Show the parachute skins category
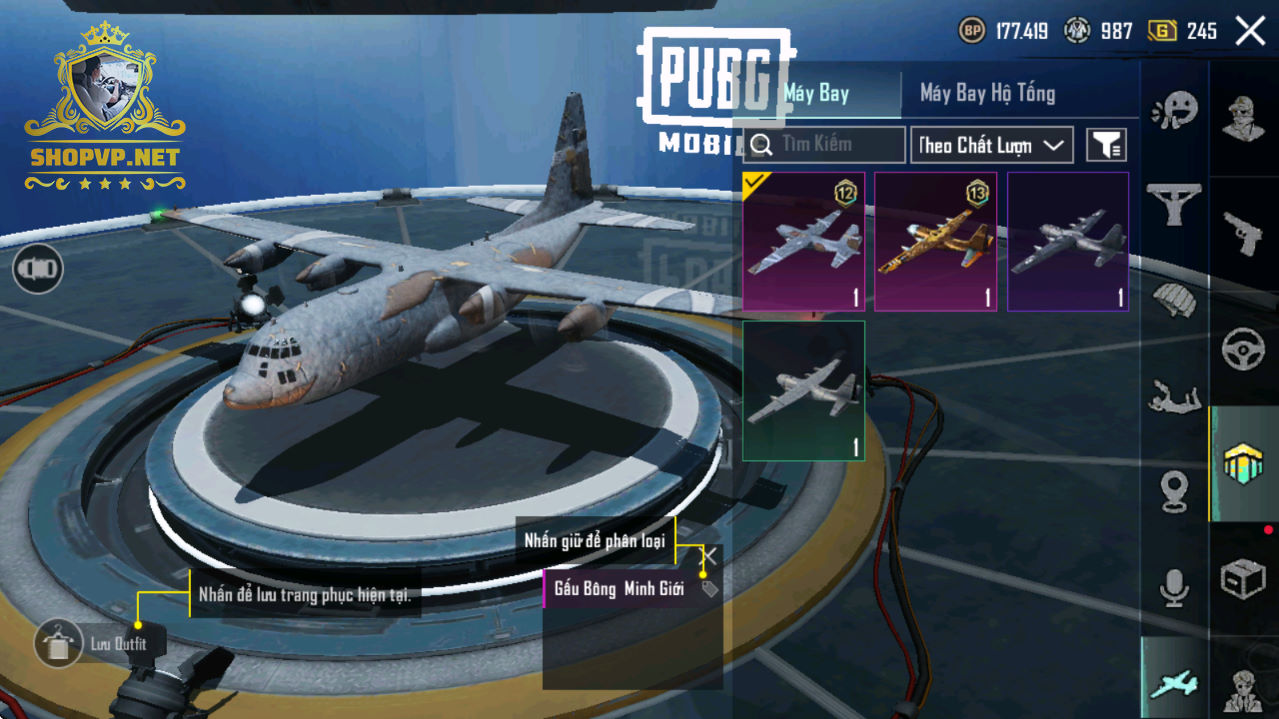The height and width of the screenshot is (719, 1279). pos(1174,300)
